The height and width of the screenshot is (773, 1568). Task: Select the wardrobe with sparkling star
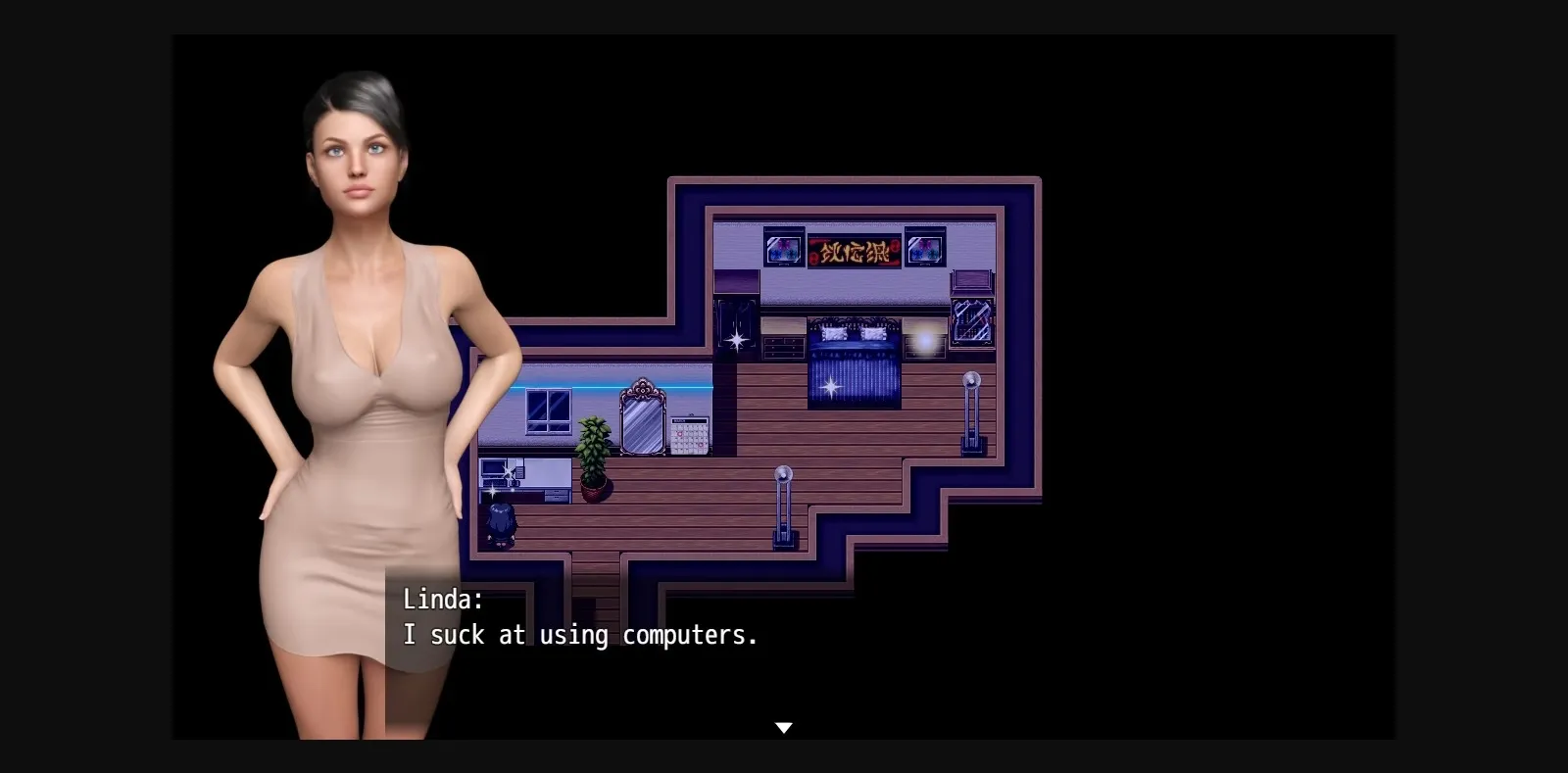tap(735, 333)
